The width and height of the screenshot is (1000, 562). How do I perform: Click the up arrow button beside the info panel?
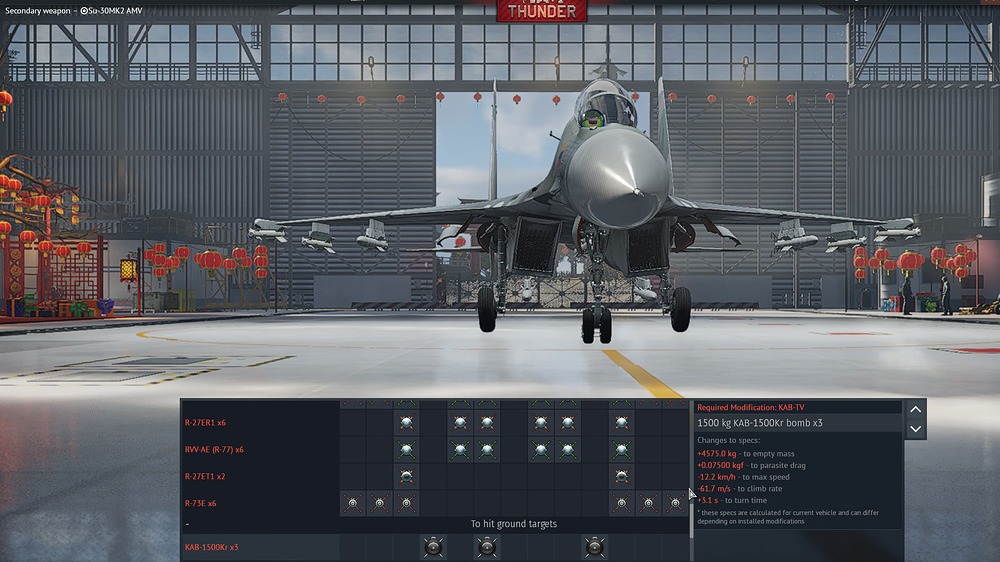(x=915, y=409)
